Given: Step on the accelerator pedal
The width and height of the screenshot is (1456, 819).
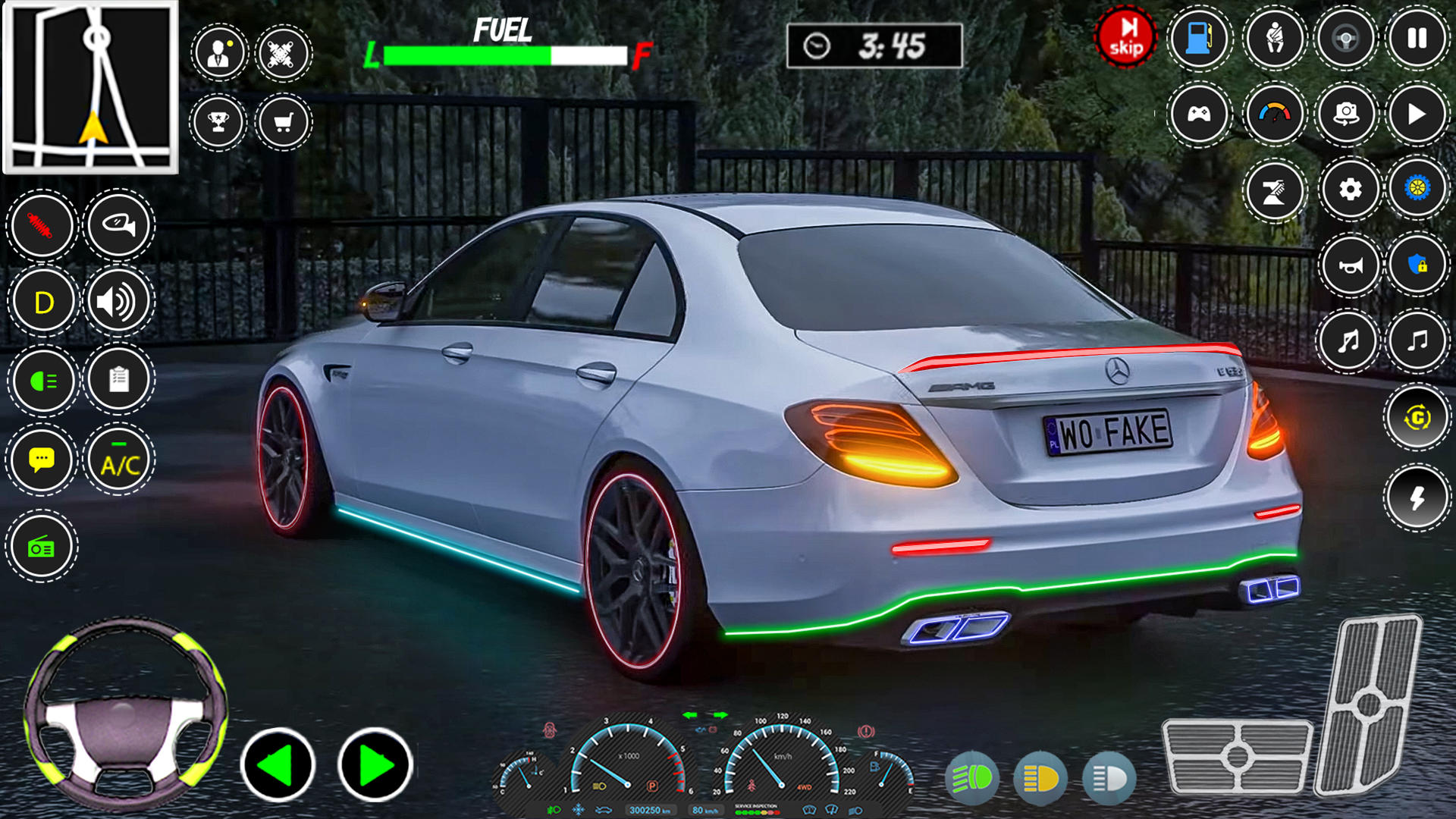Looking at the screenshot, I should (x=1367, y=704).
